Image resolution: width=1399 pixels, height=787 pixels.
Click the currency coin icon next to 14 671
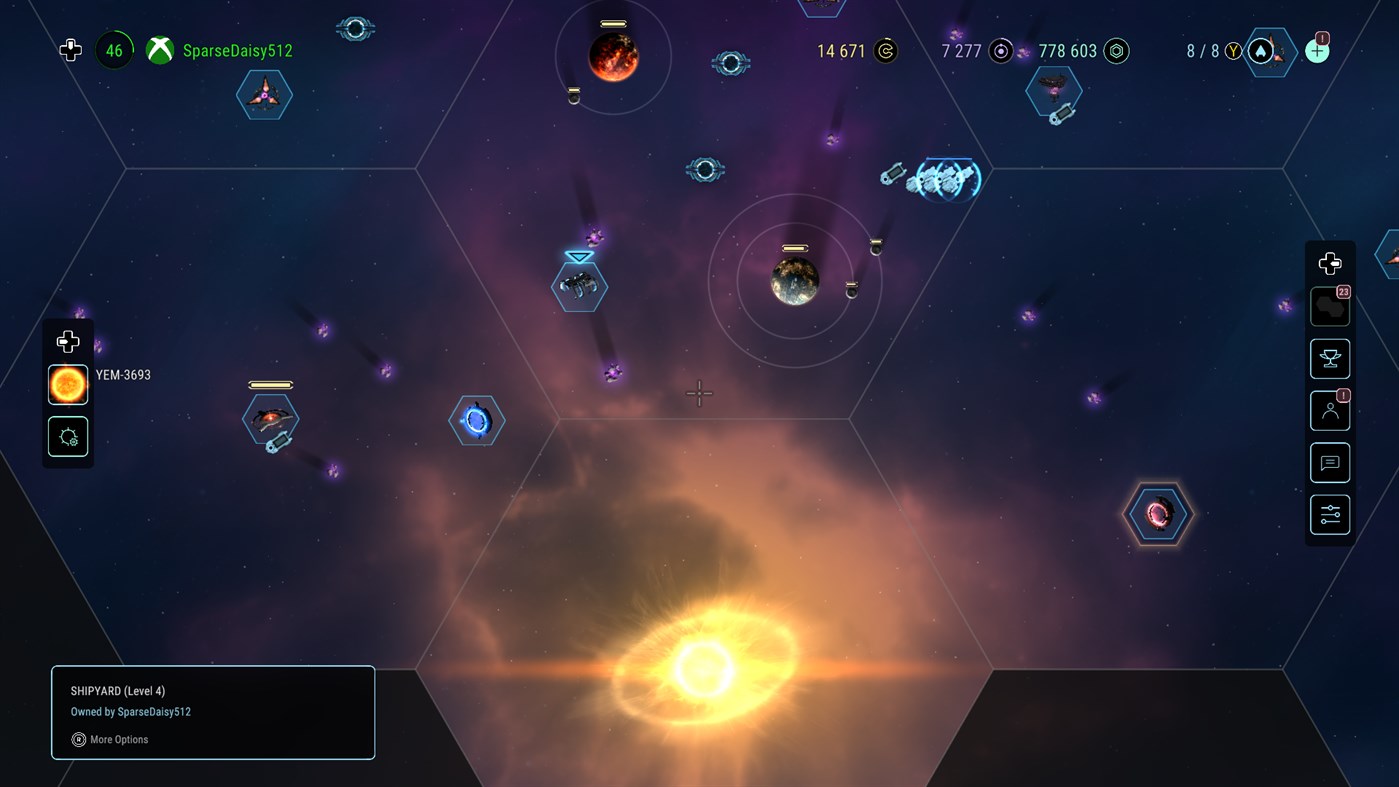click(x=884, y=50)
